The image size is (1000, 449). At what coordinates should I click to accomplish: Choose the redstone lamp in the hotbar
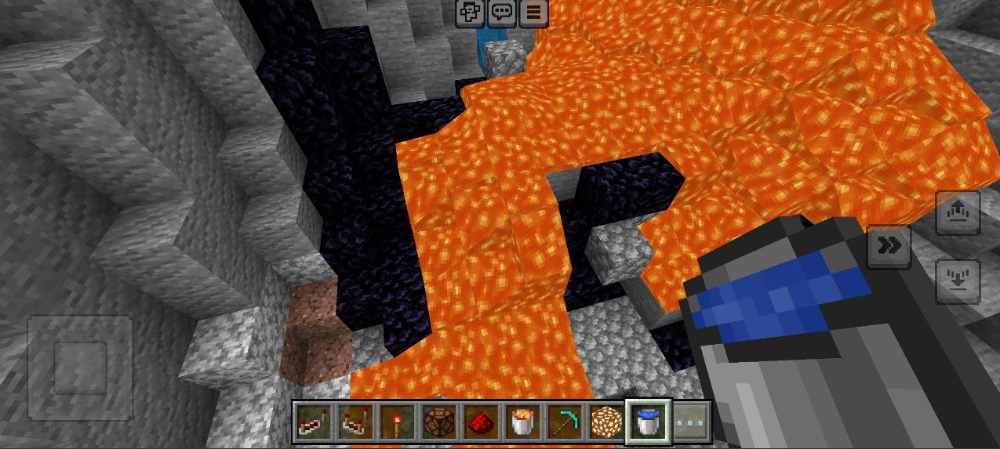point(439,420)
